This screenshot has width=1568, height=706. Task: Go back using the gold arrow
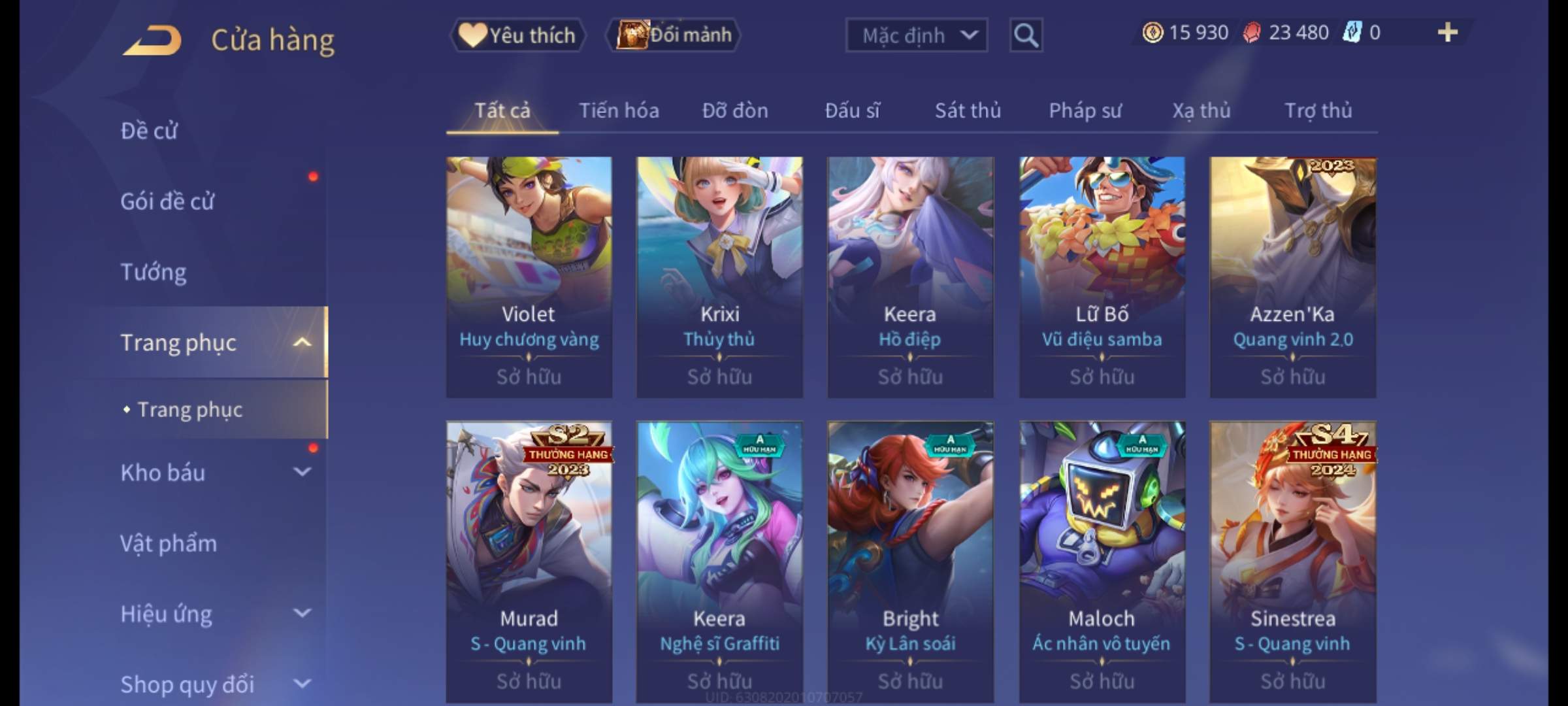(152, 41)
